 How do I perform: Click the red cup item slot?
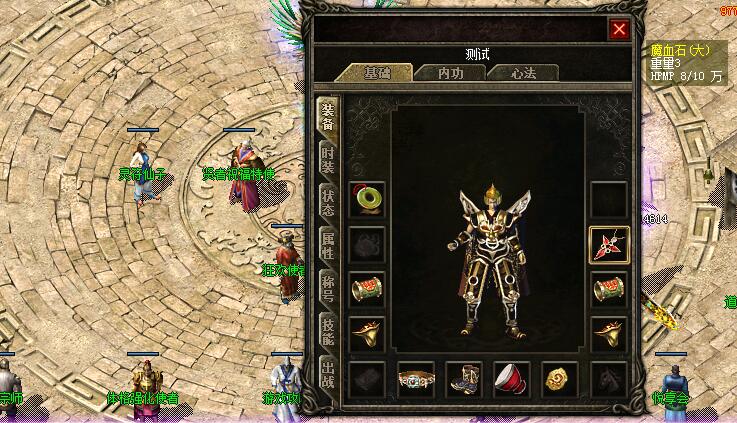512,379
